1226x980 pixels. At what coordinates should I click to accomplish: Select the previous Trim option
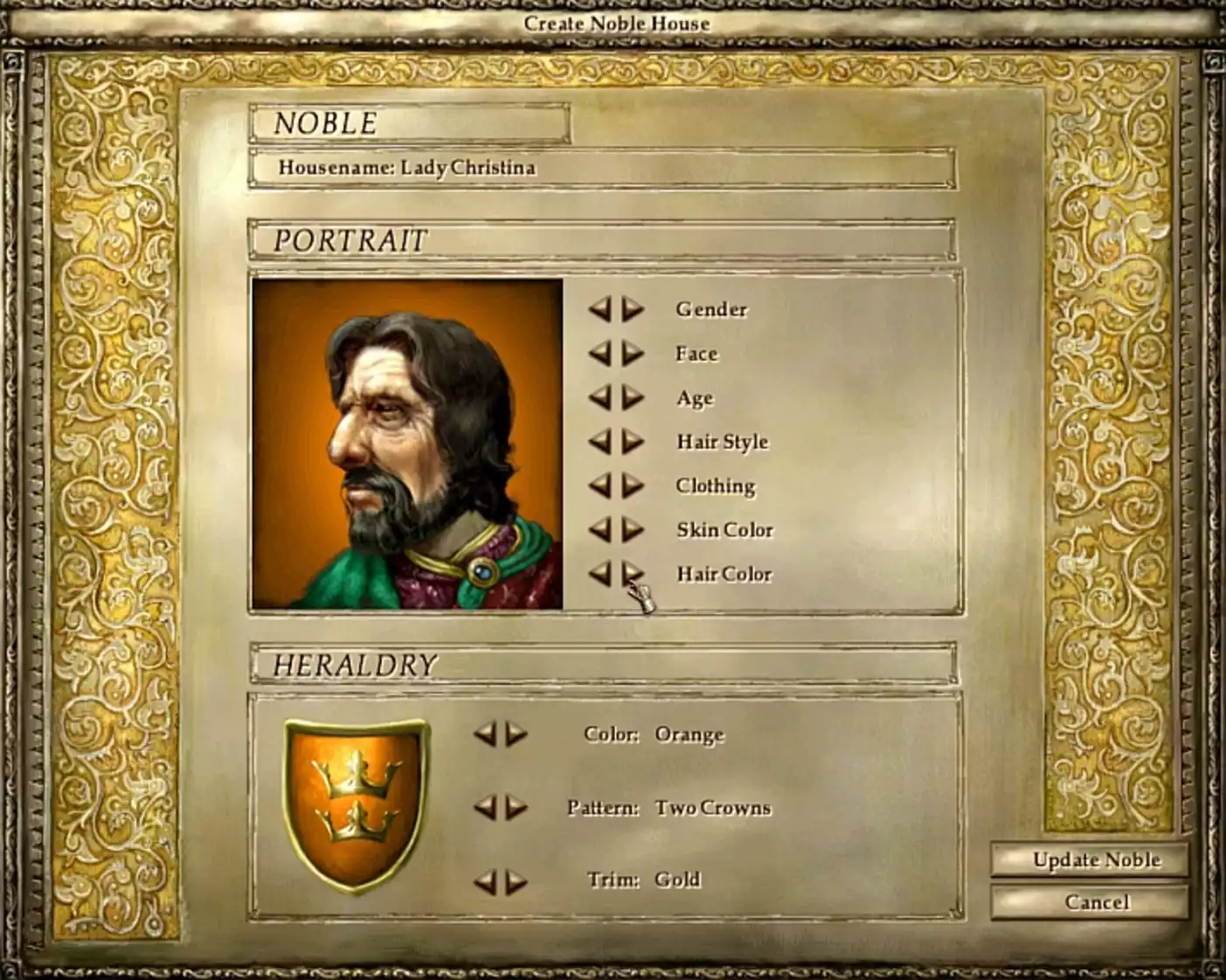(x=485, y=880)
